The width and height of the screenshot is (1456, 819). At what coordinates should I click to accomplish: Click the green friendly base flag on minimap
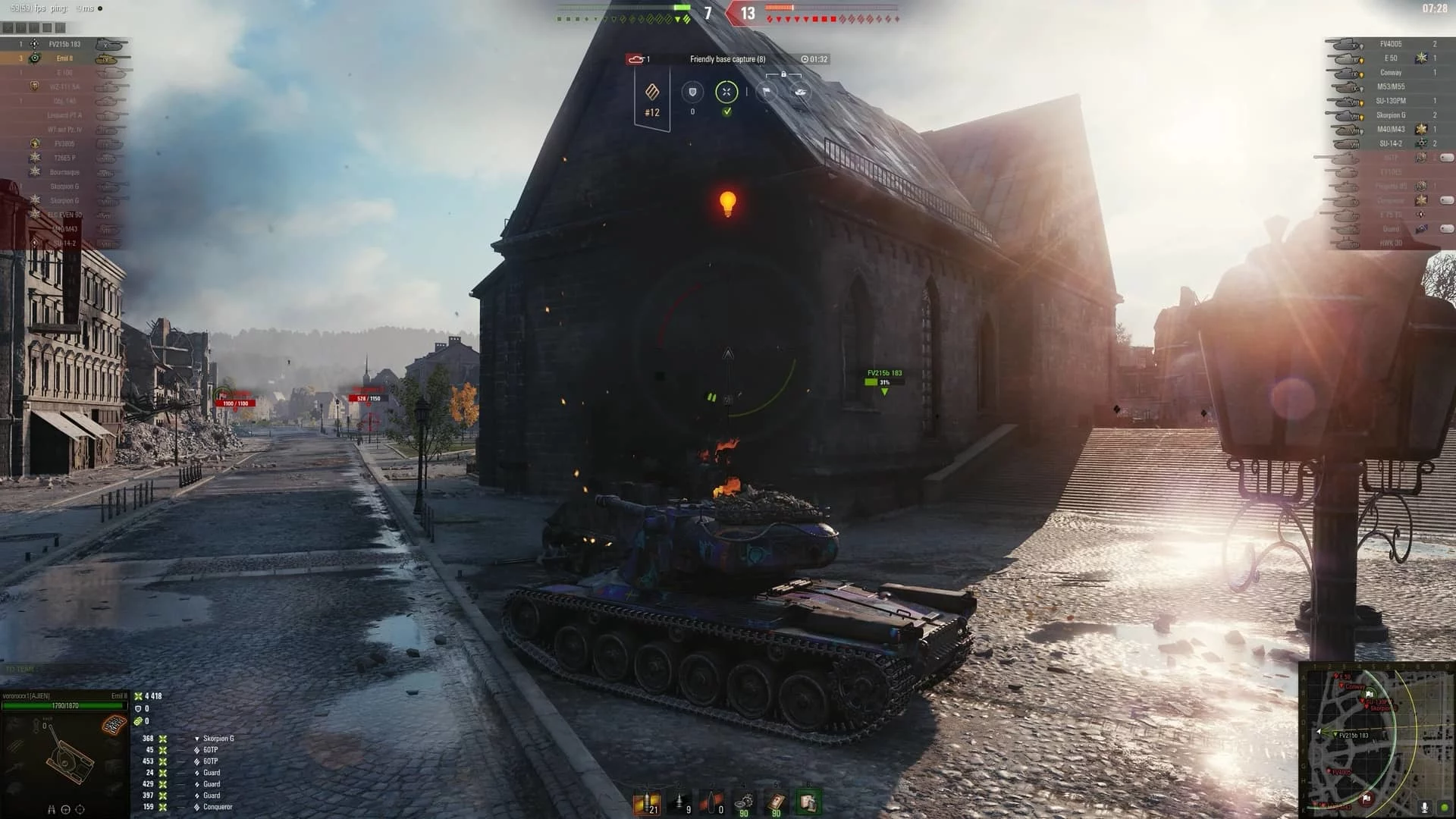(x=1370, y=693)
